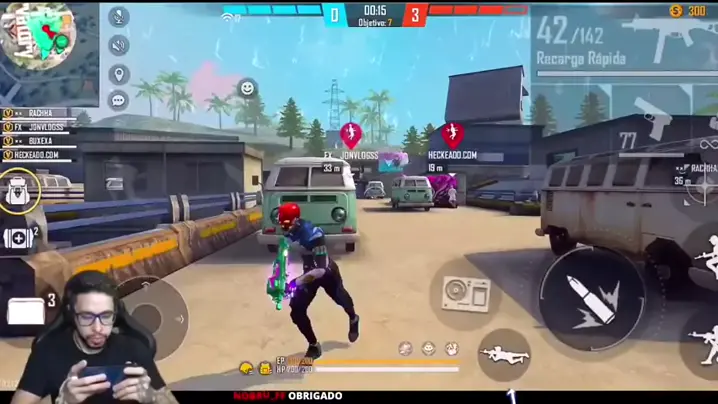The height and width of the screenshot is (404, 718).
Task: Toggle the speaker sound icon
Action: (119, 46)
